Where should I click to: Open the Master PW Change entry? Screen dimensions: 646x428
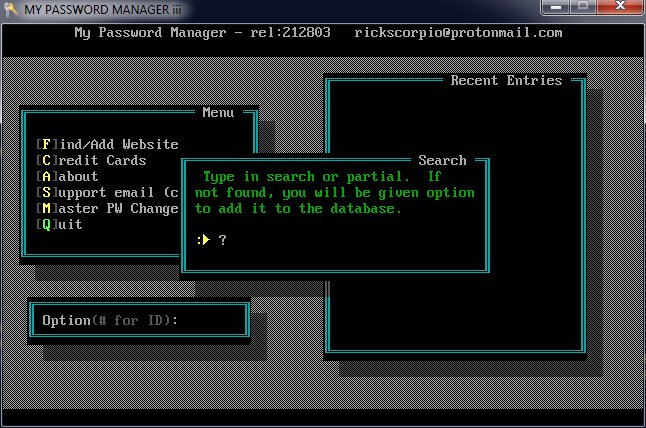[x=107, y=208]
